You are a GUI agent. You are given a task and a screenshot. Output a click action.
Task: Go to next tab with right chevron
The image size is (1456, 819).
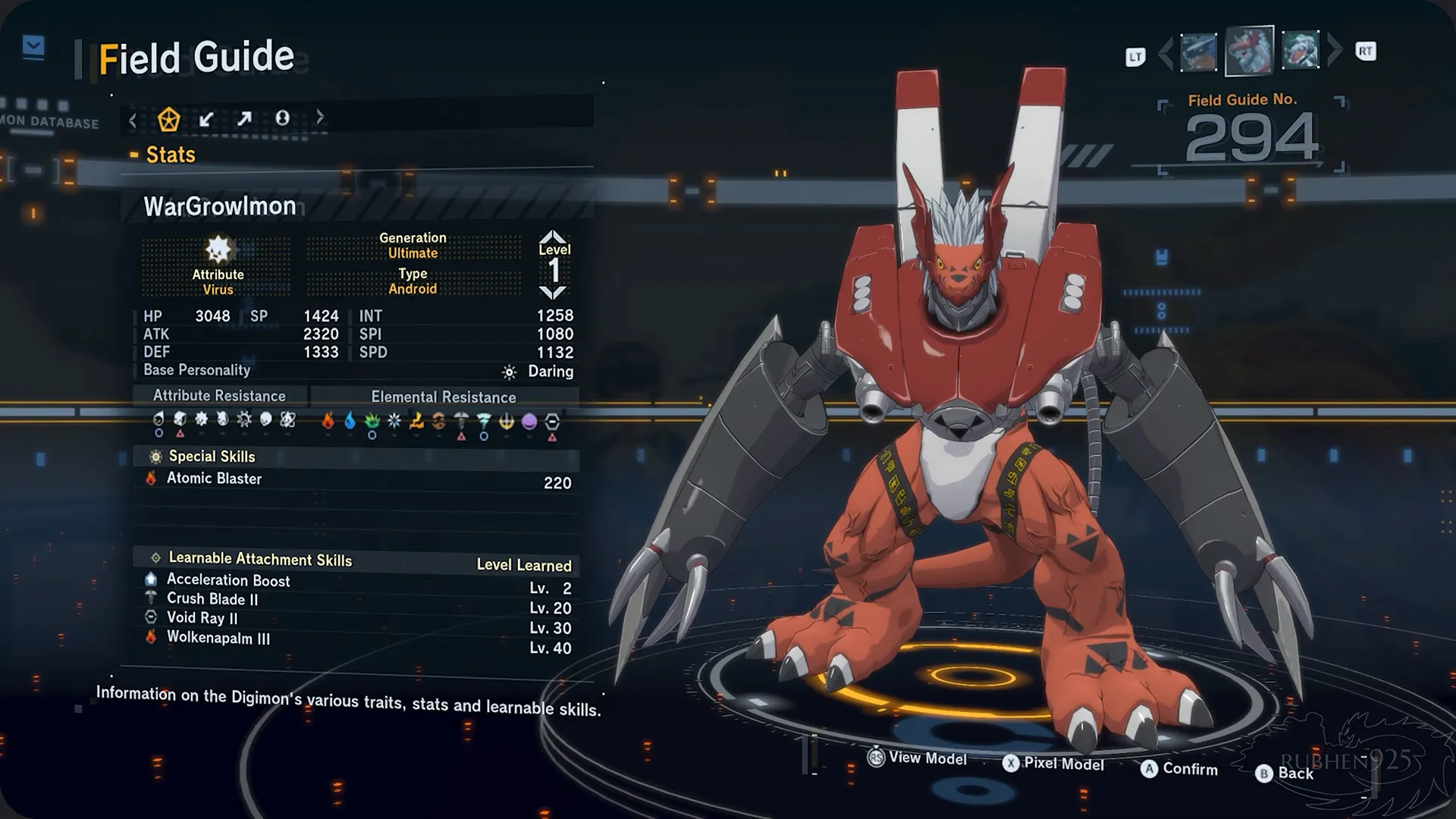click(320, 117)
